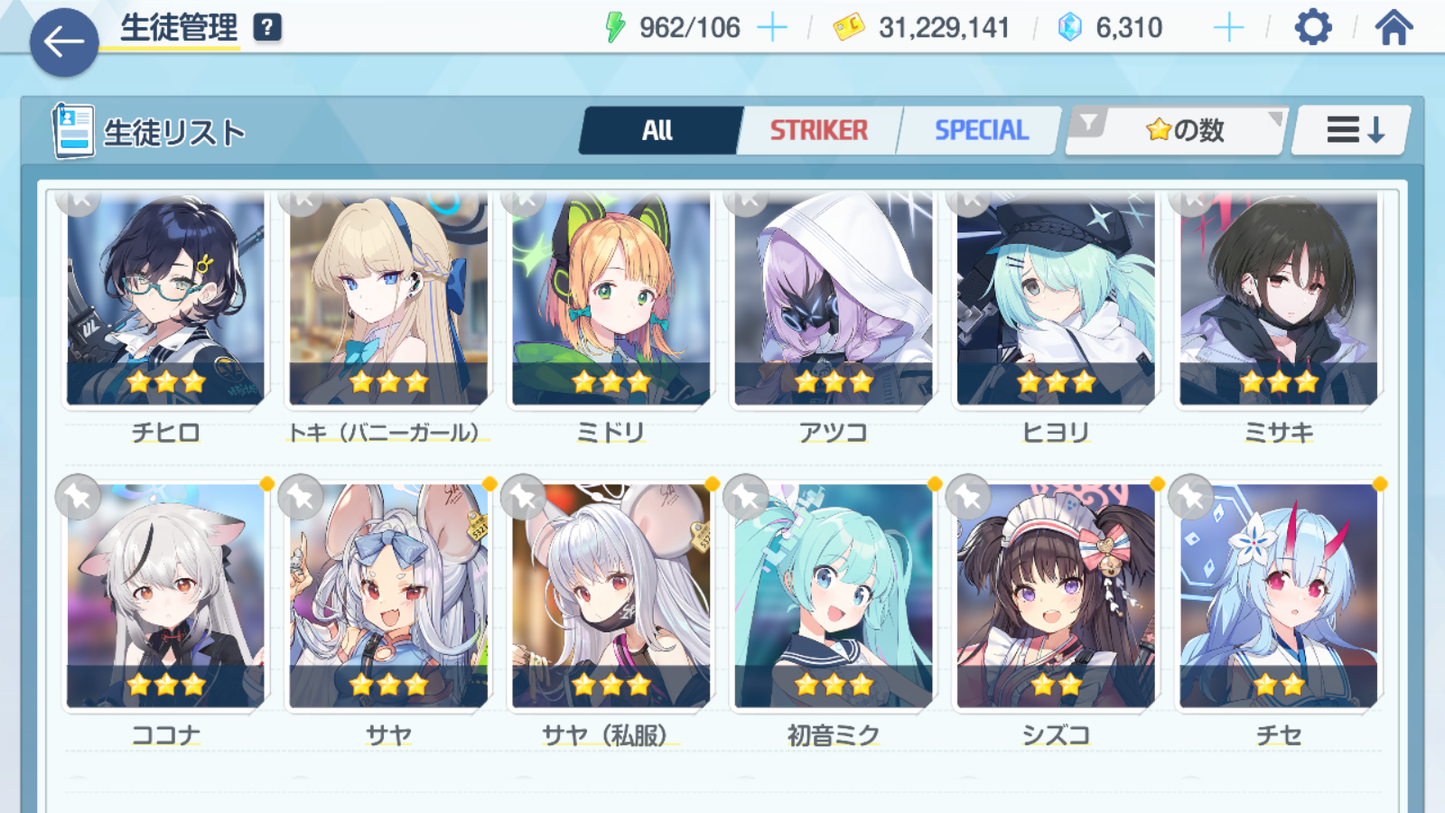The image size is (1445, 813).
Task: Toggle the favorite pin on ココナ's card
Action: tap(78, 497)
